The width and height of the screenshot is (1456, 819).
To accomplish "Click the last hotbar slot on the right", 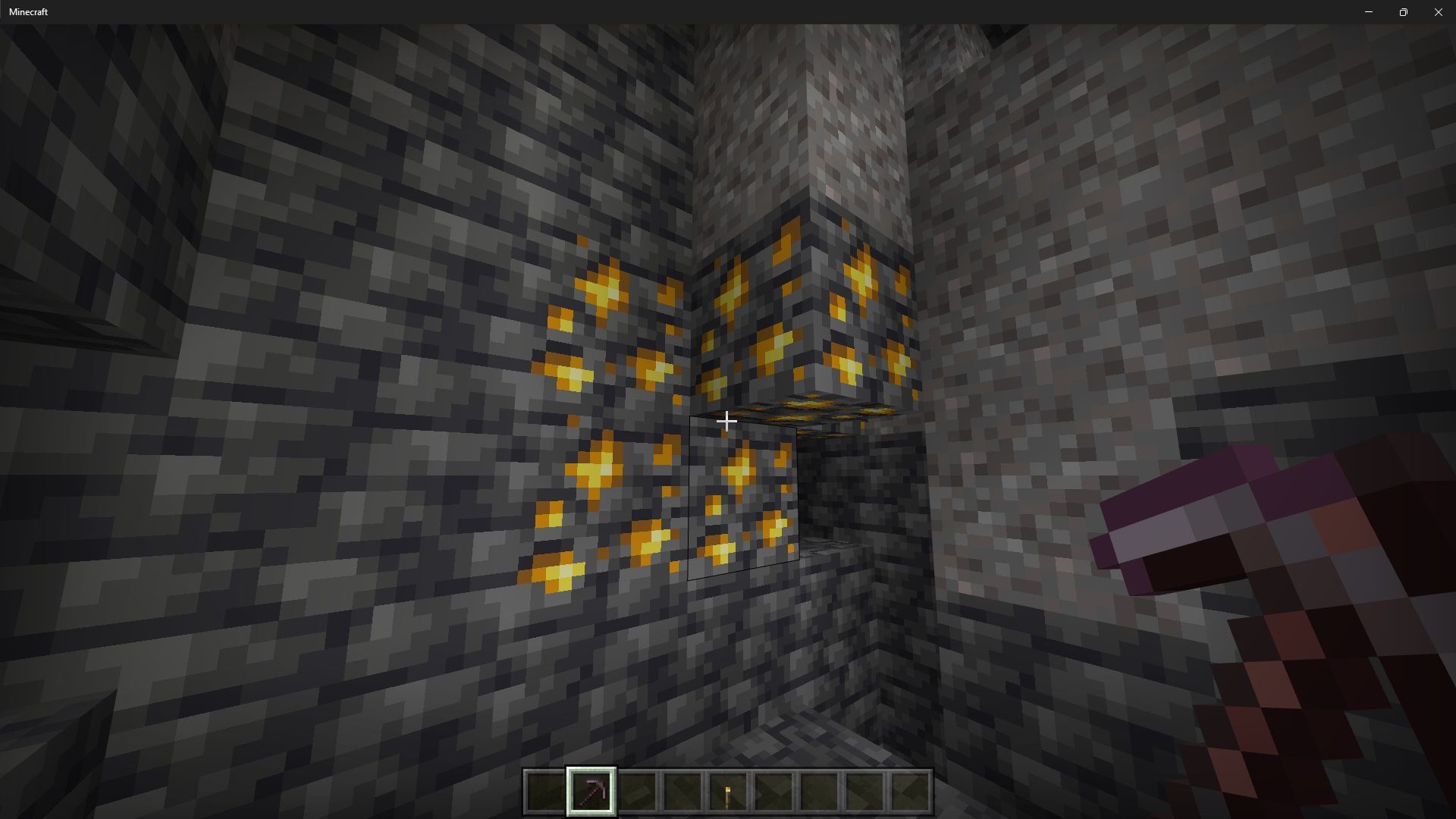I will 909,792.
